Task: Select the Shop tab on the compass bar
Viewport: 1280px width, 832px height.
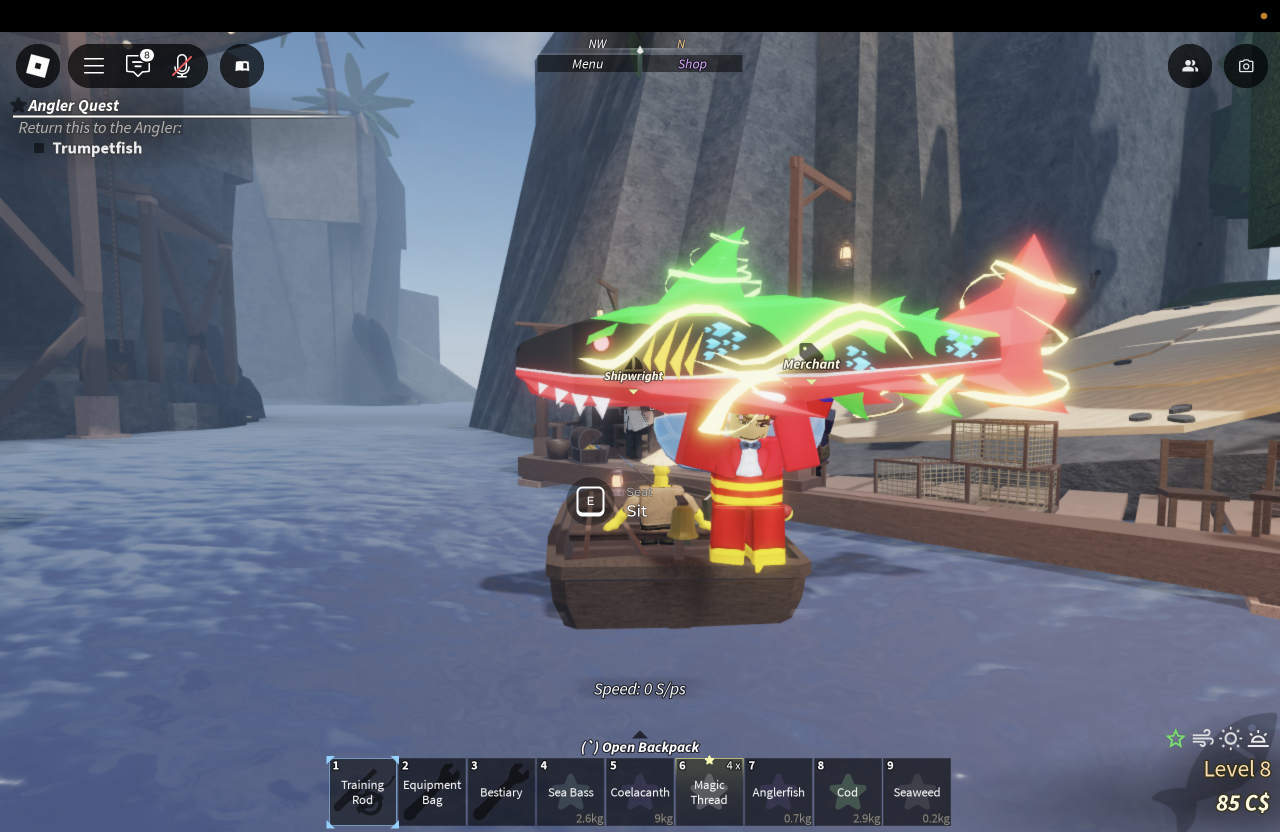Action: click(x=692, y=64)
